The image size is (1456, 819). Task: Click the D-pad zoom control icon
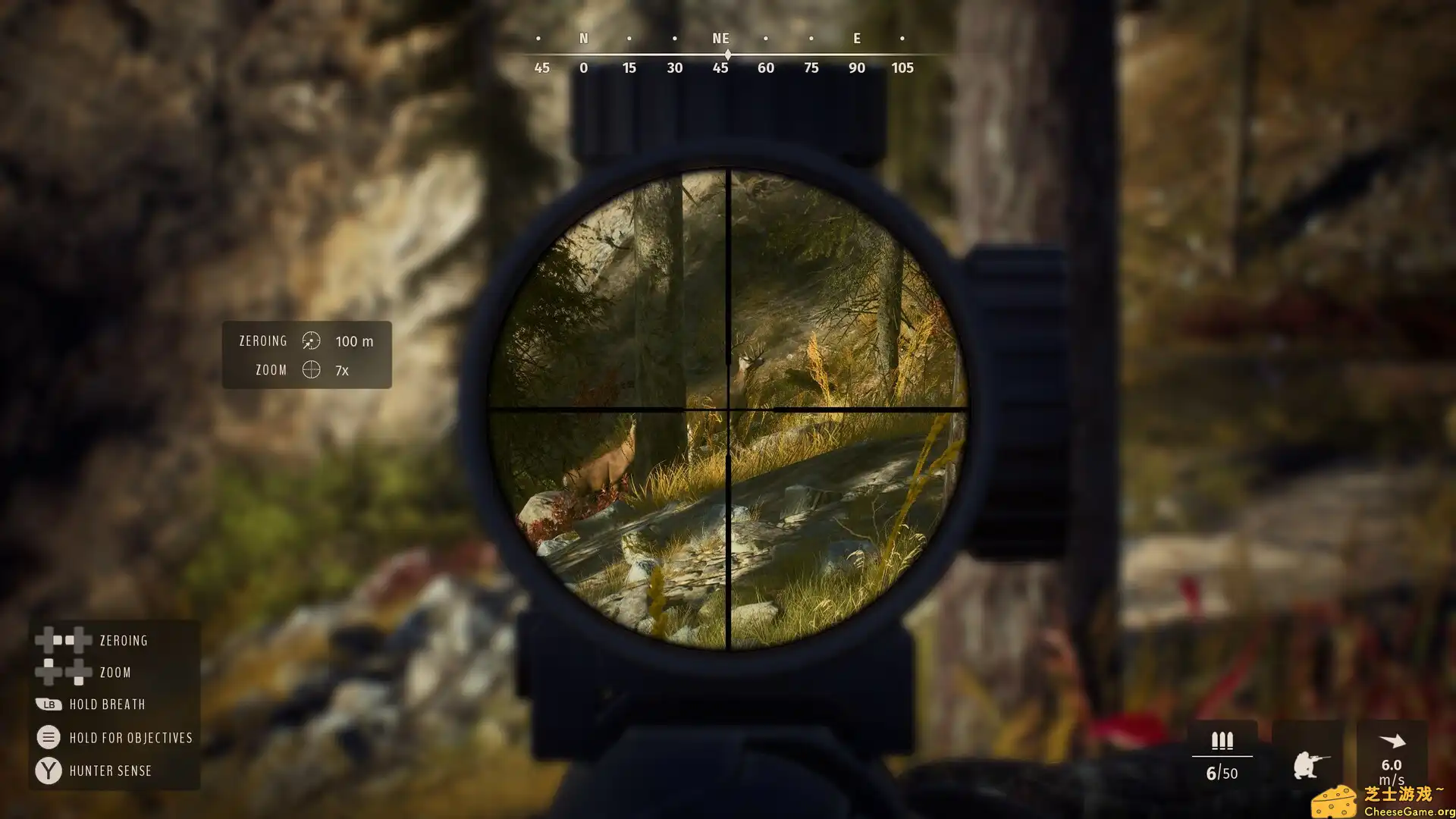pyautogui.click(x=62, y=672)
